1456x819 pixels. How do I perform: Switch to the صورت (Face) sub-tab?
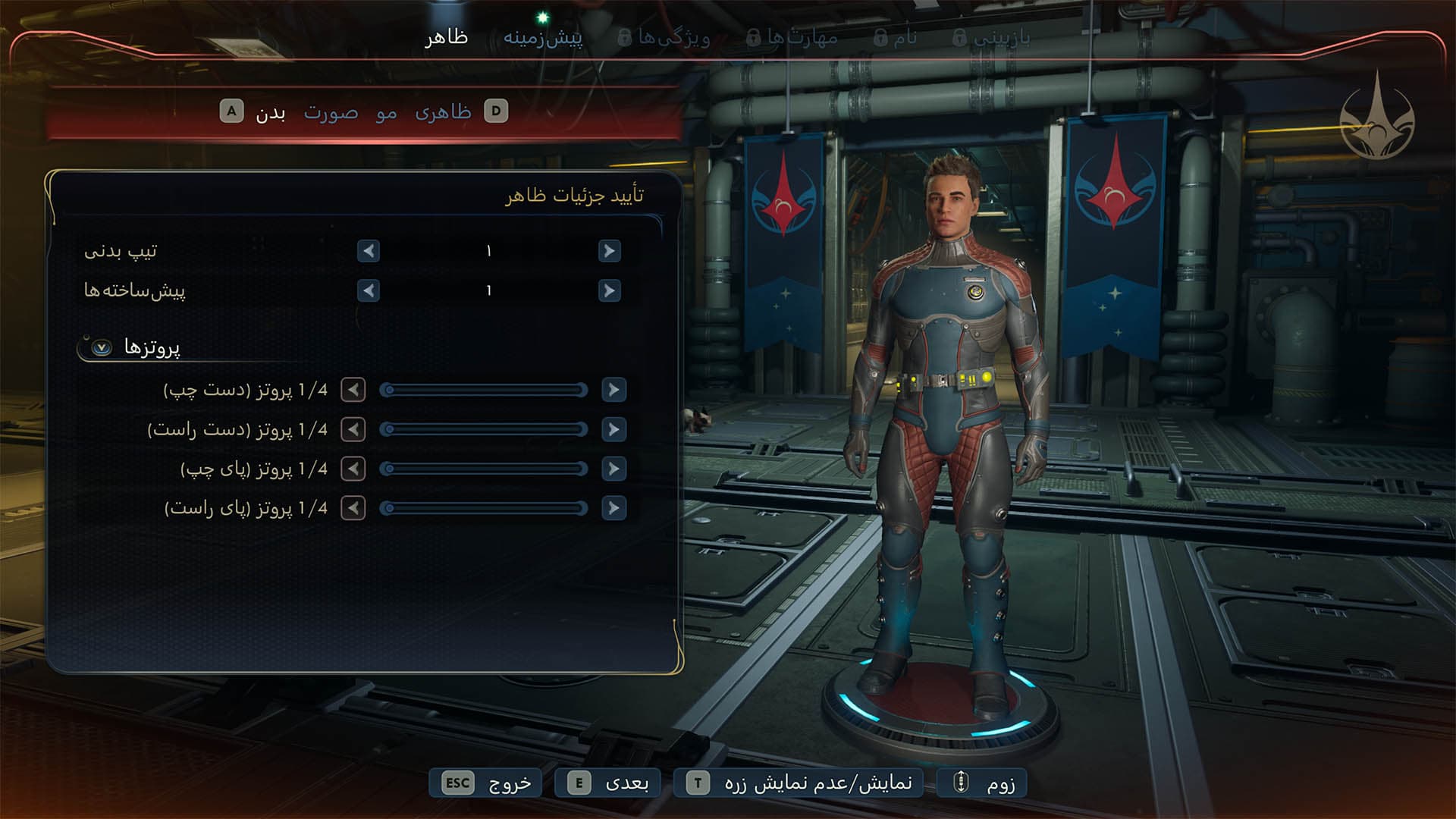[x=331, y=113]
